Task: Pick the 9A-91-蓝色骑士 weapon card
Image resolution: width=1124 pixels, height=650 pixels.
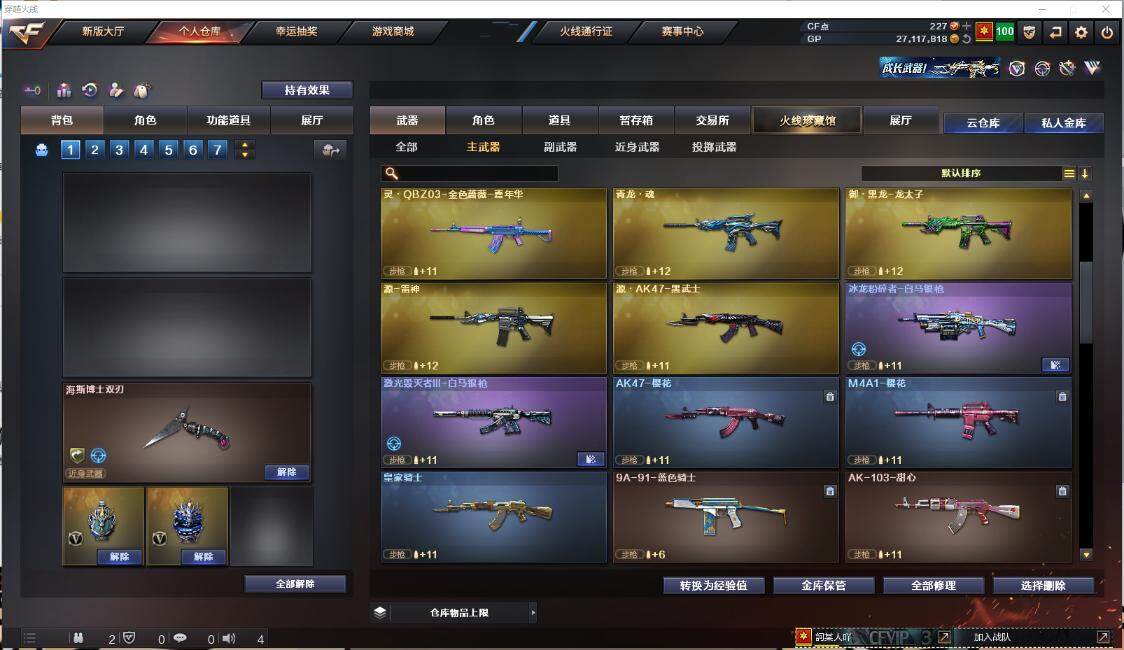Action: pos(725,516)
